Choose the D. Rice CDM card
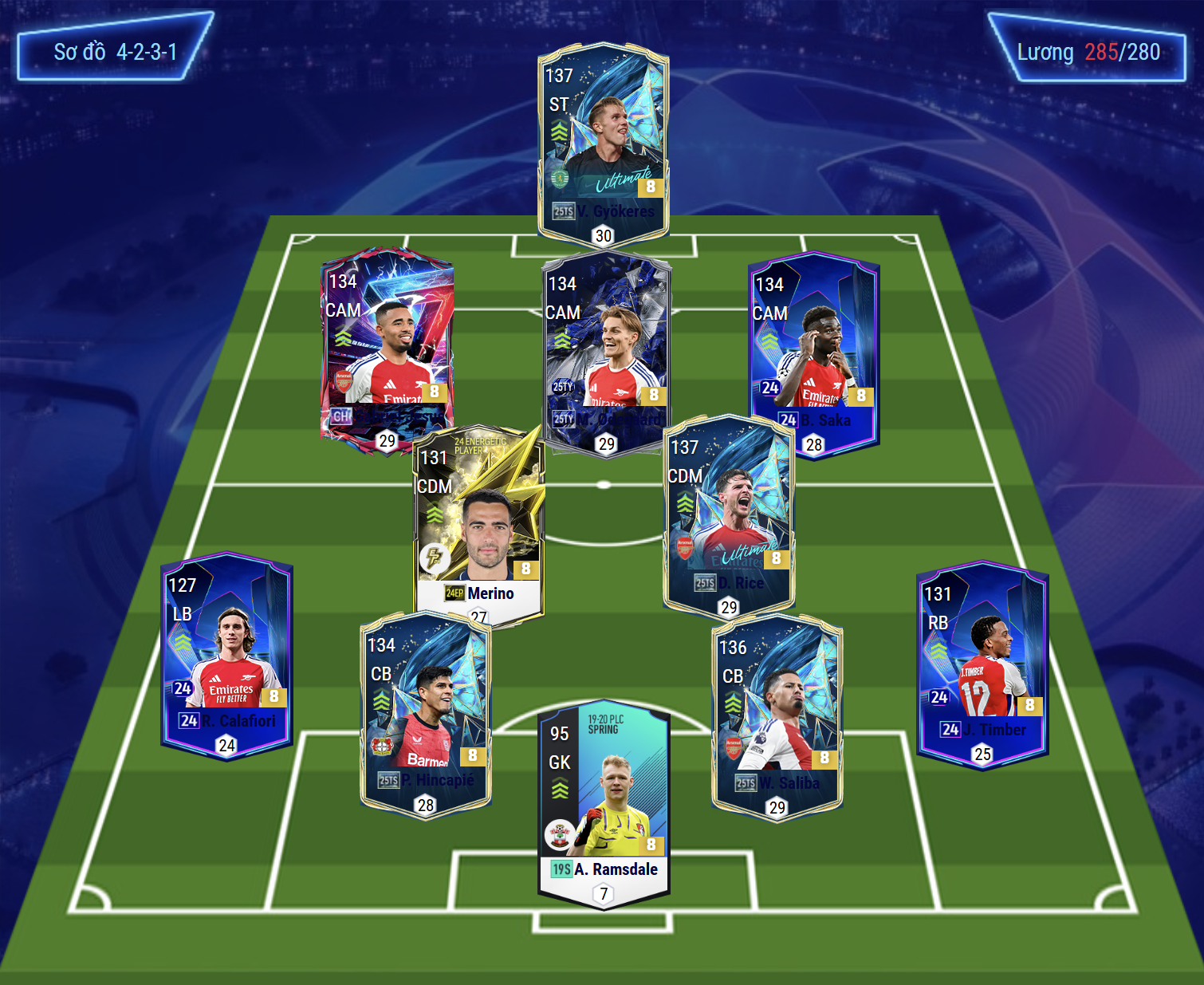This screenshot has width=1204, height=985. [729, 514]
